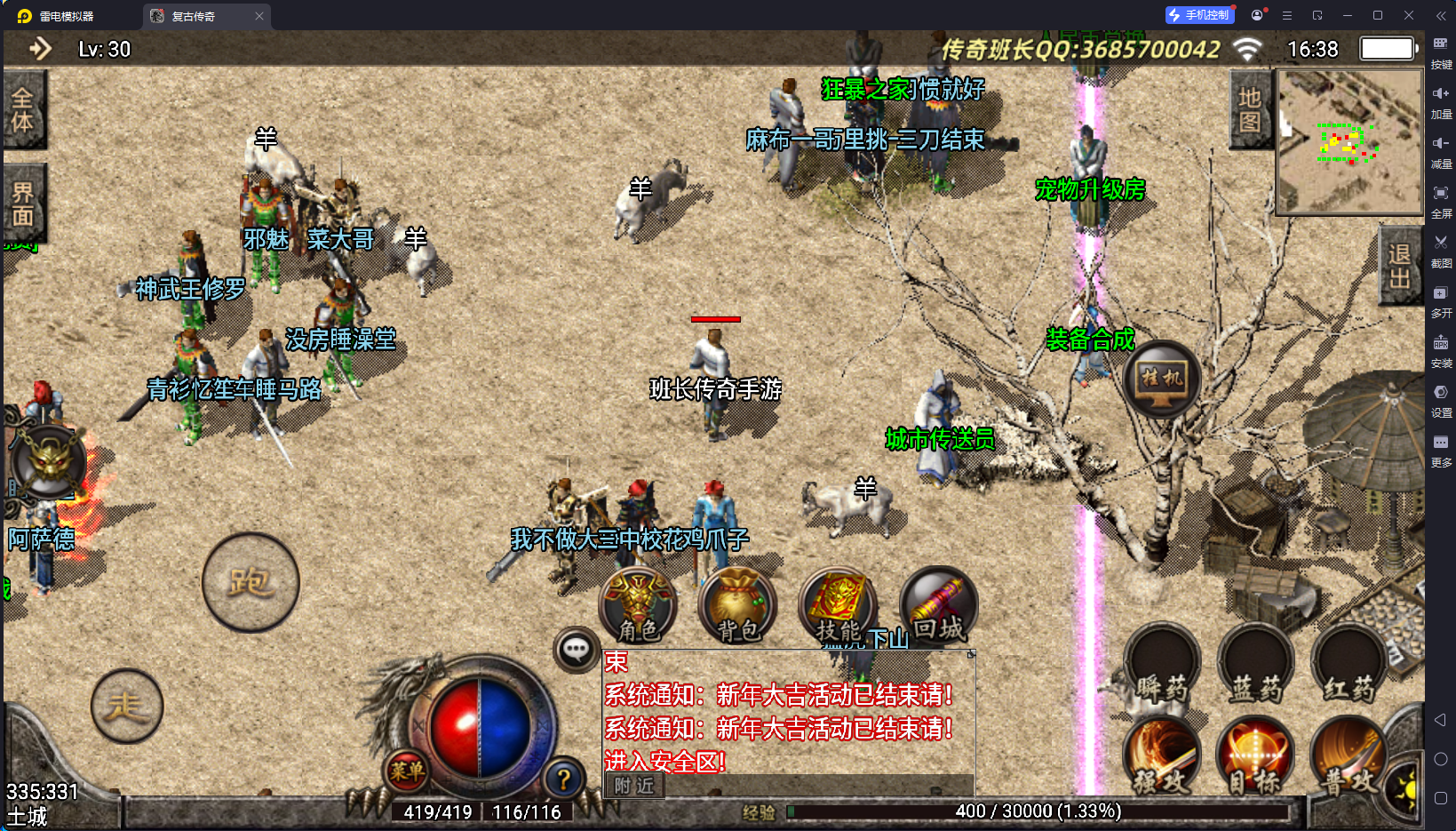Open the 地图 map button
1456x831 pixels.
[1250, 109]
